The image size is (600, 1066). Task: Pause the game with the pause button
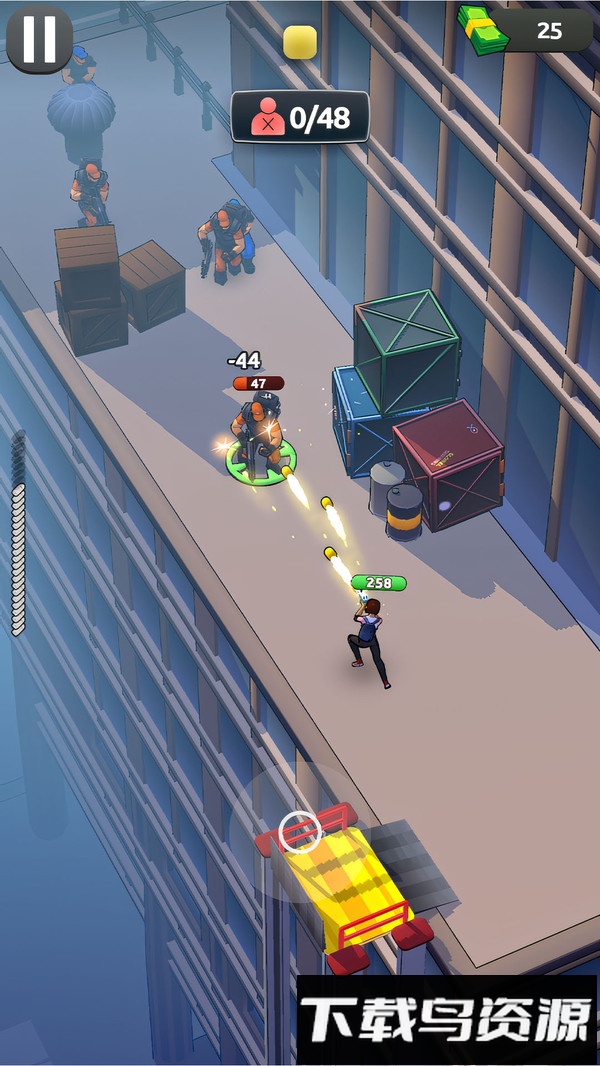[39, 39]
